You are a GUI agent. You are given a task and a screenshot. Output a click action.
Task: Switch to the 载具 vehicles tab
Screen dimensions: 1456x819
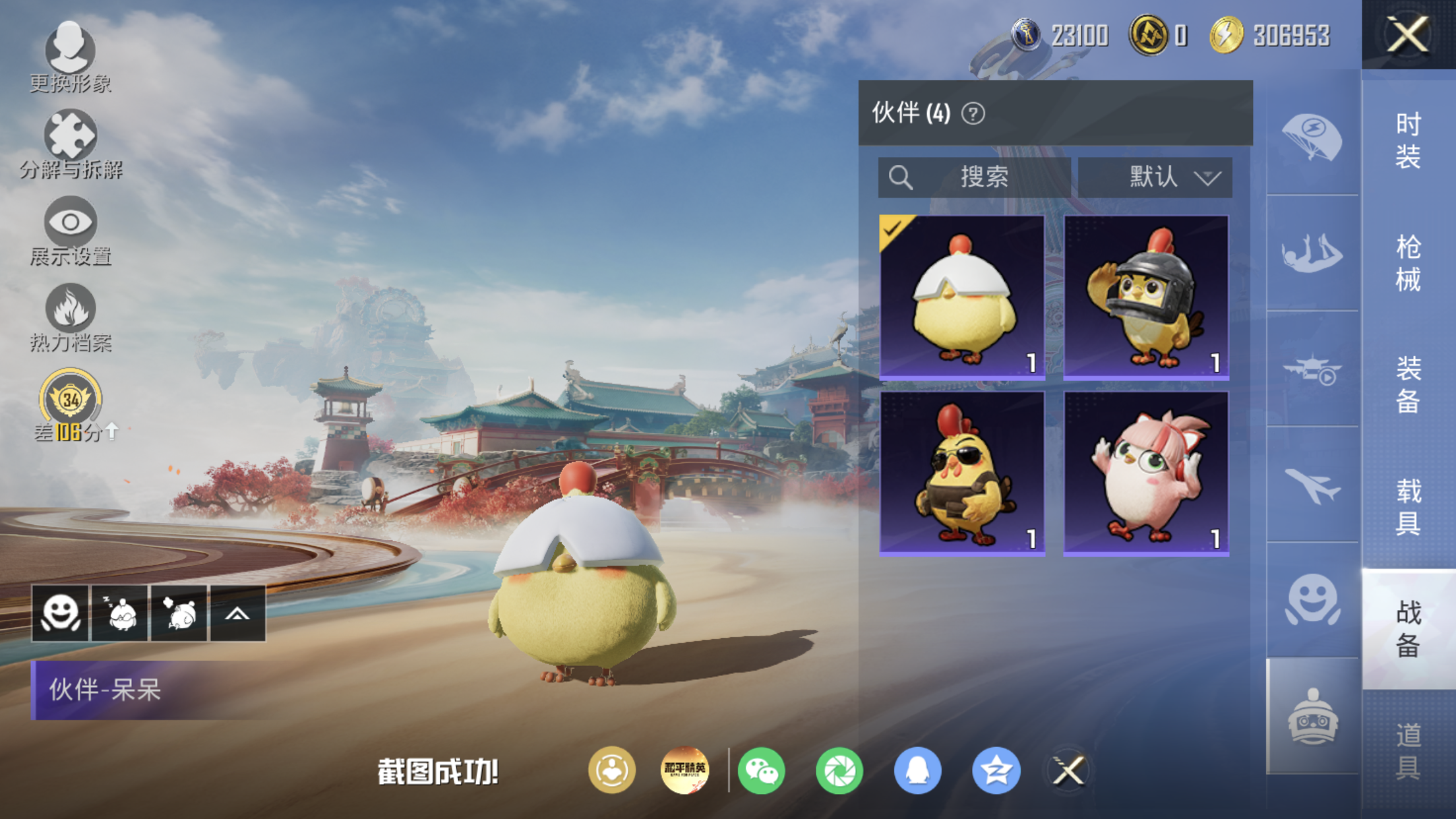tap(1408, 507)
